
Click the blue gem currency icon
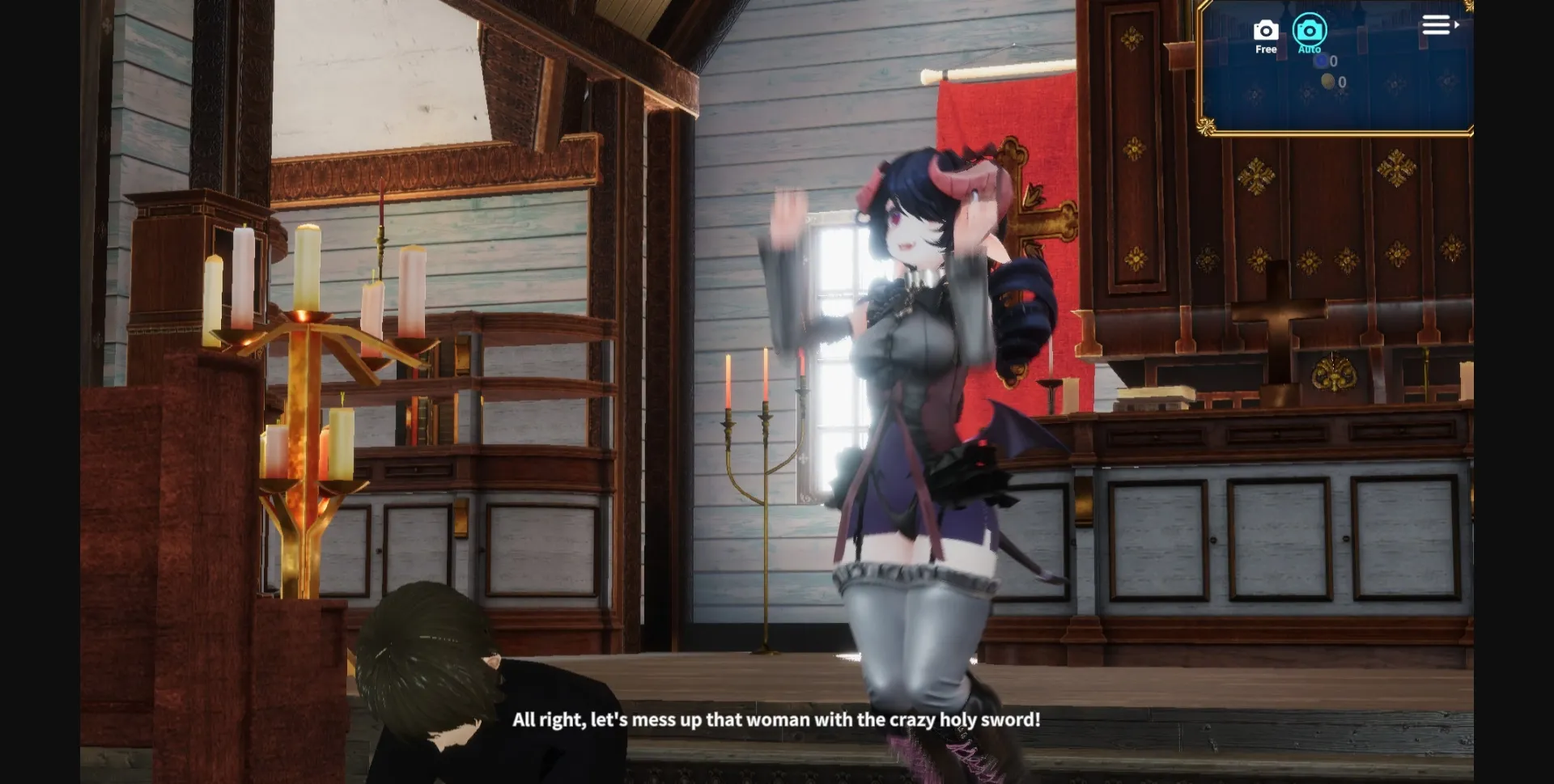tap(1321, 61)
